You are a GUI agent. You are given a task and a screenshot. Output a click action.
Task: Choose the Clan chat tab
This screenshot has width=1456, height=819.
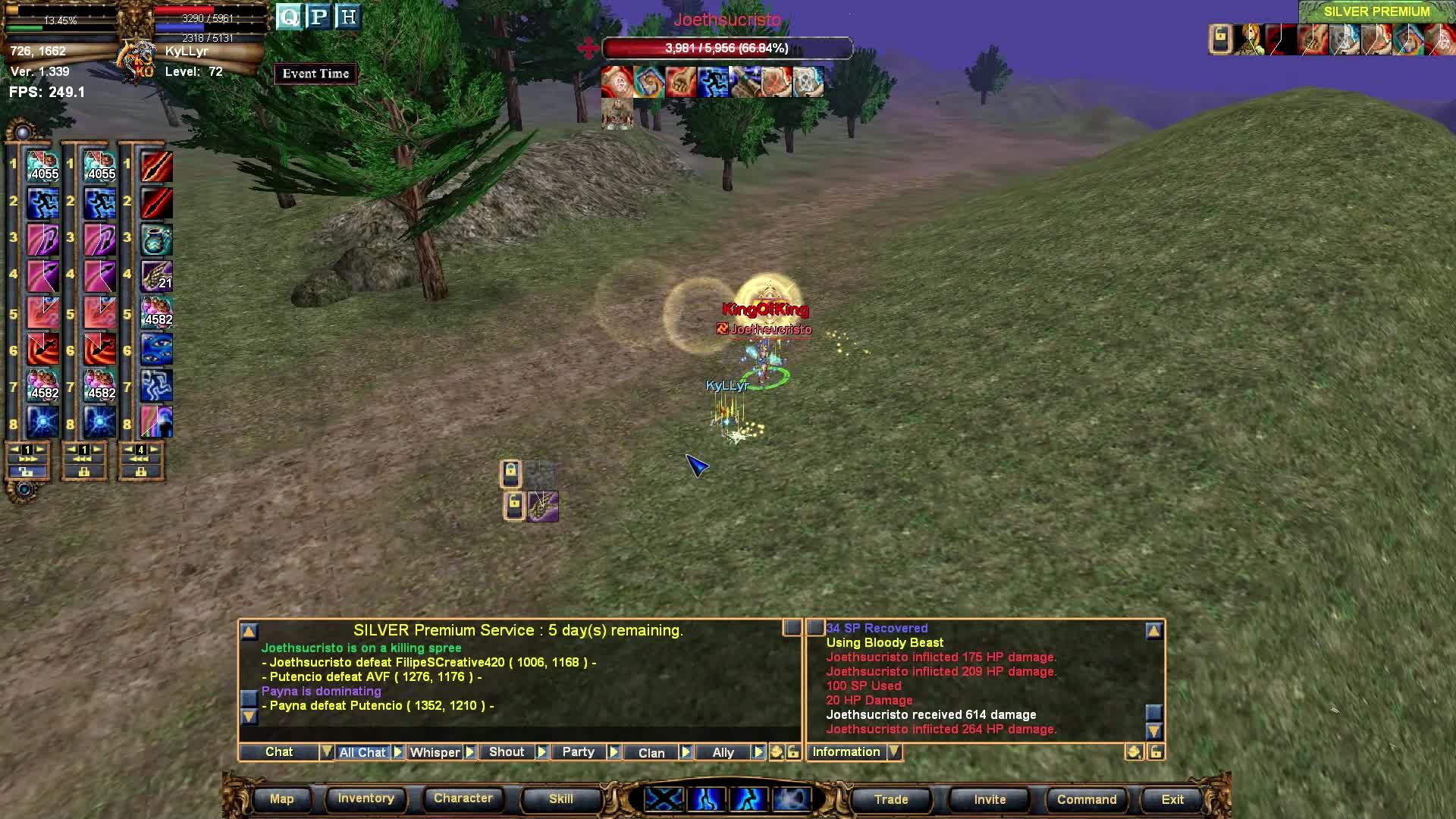pyautogui.click(x=651, y=752)
